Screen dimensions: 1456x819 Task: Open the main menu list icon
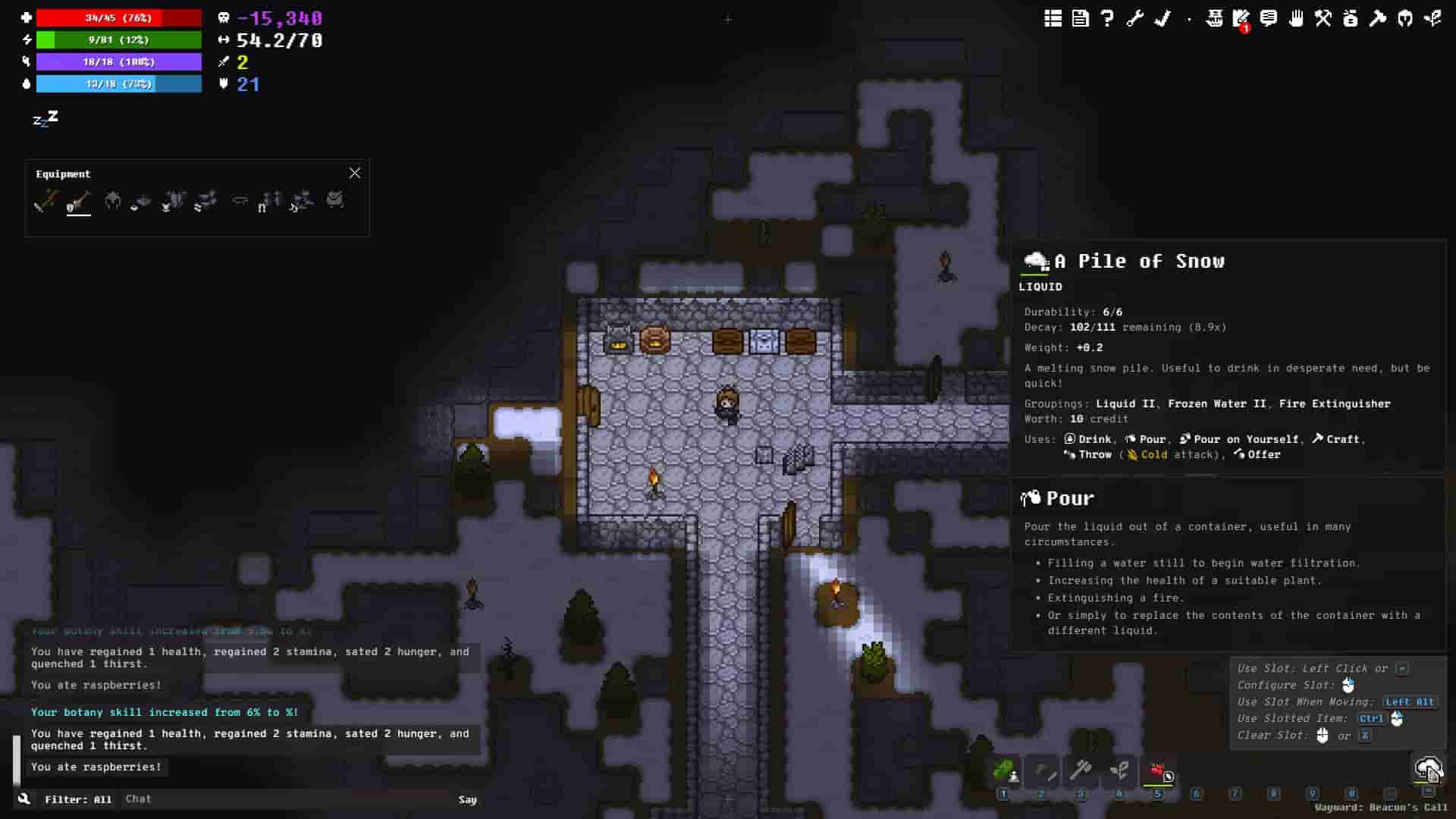click(1053, 18)
